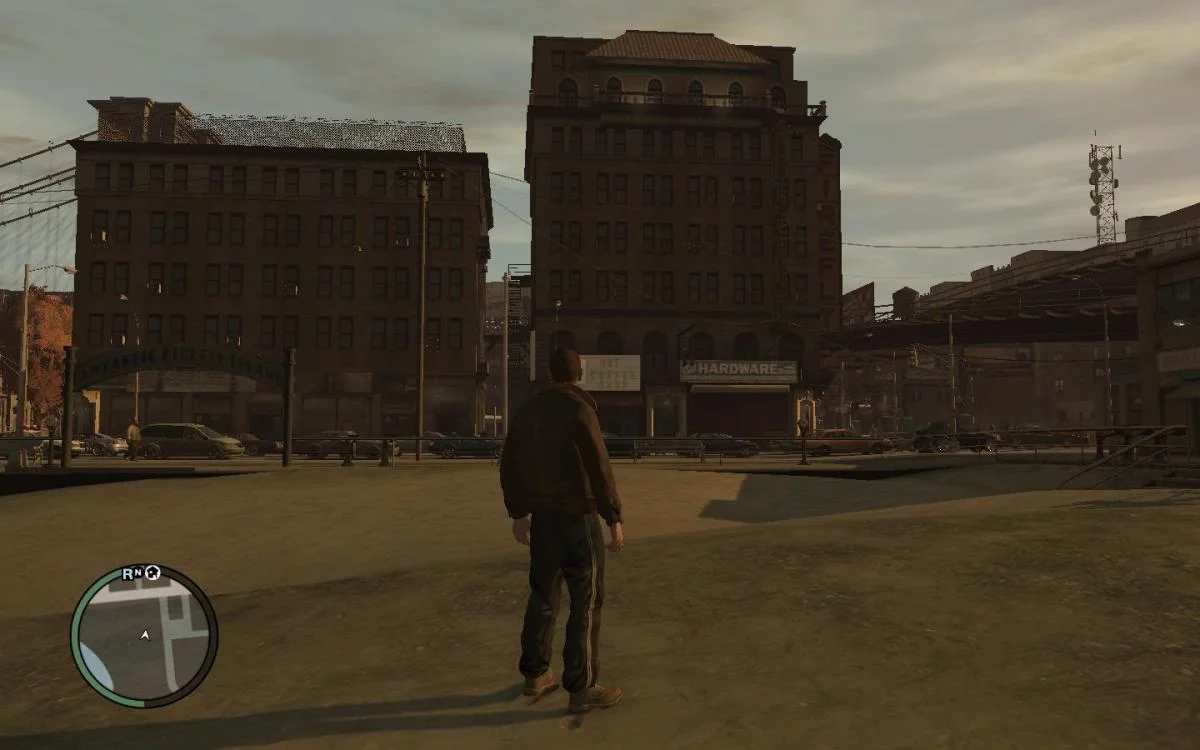This screenshot has width=1200, height=750.
Task: Click the player arrow on the minimap
Action: pyautogui.click(x=145, y=634)
